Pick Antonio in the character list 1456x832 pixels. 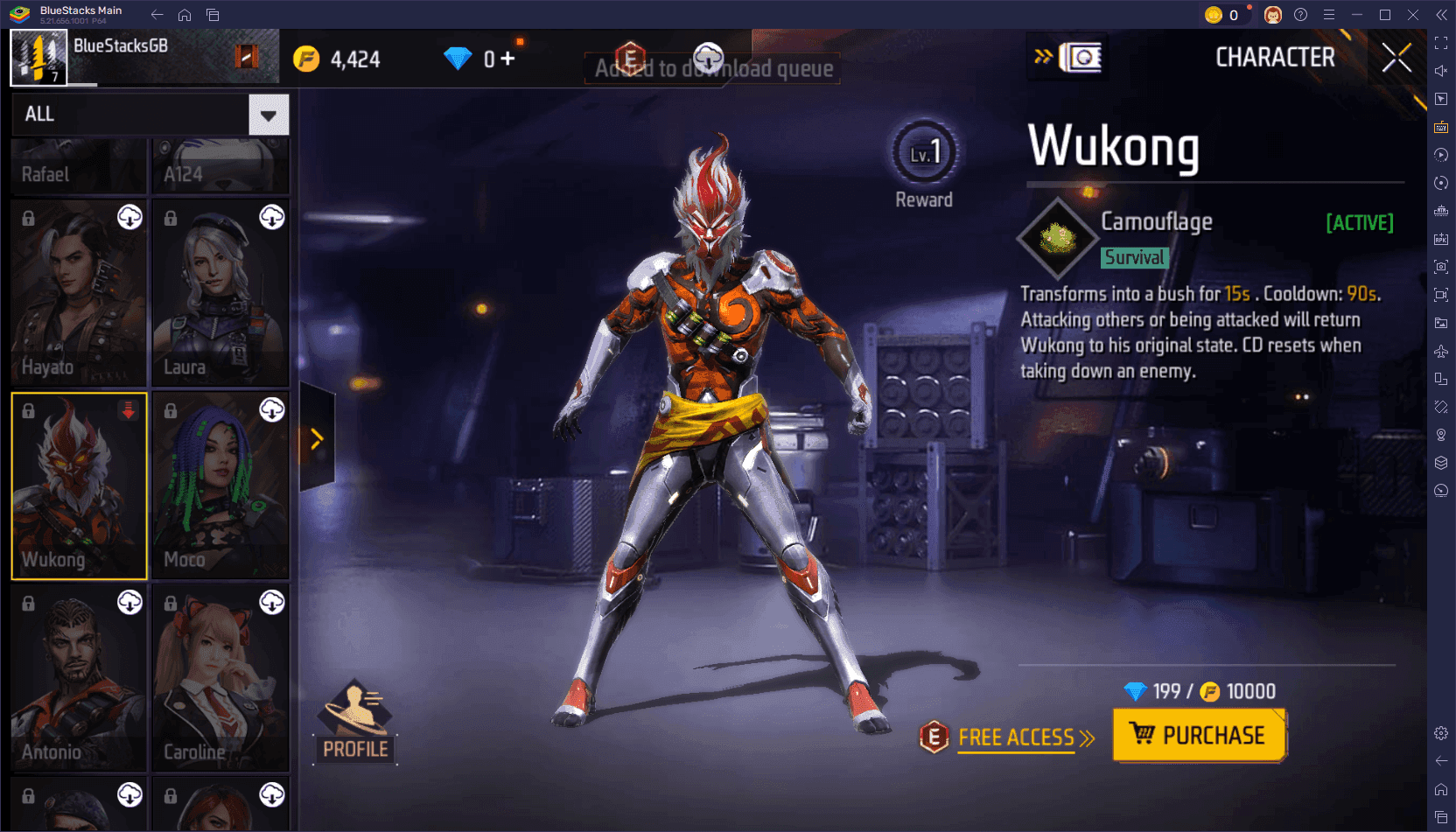79,677
